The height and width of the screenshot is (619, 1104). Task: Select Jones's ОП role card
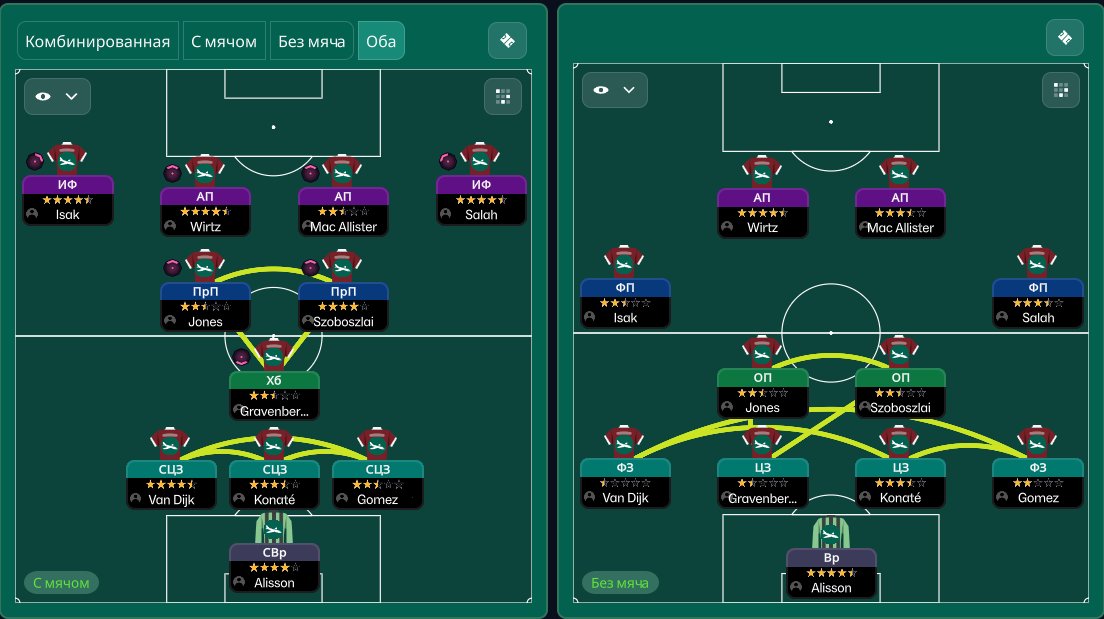click(762, 393)
